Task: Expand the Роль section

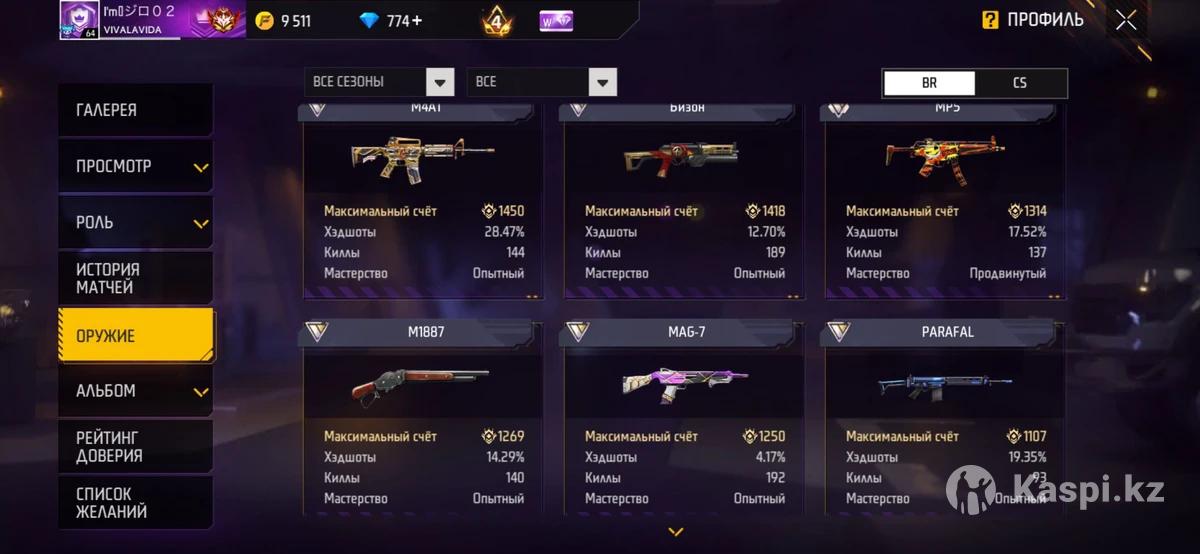Action: [135, 222]
